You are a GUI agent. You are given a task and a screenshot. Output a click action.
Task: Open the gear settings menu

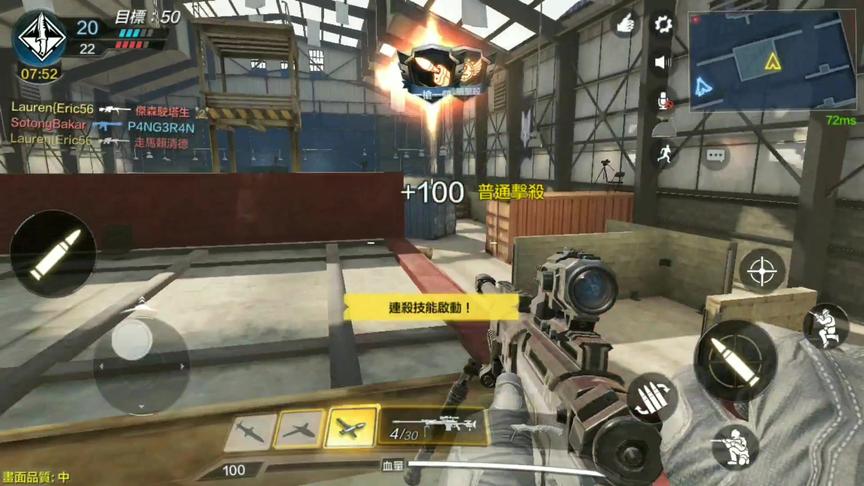point(662,24)
